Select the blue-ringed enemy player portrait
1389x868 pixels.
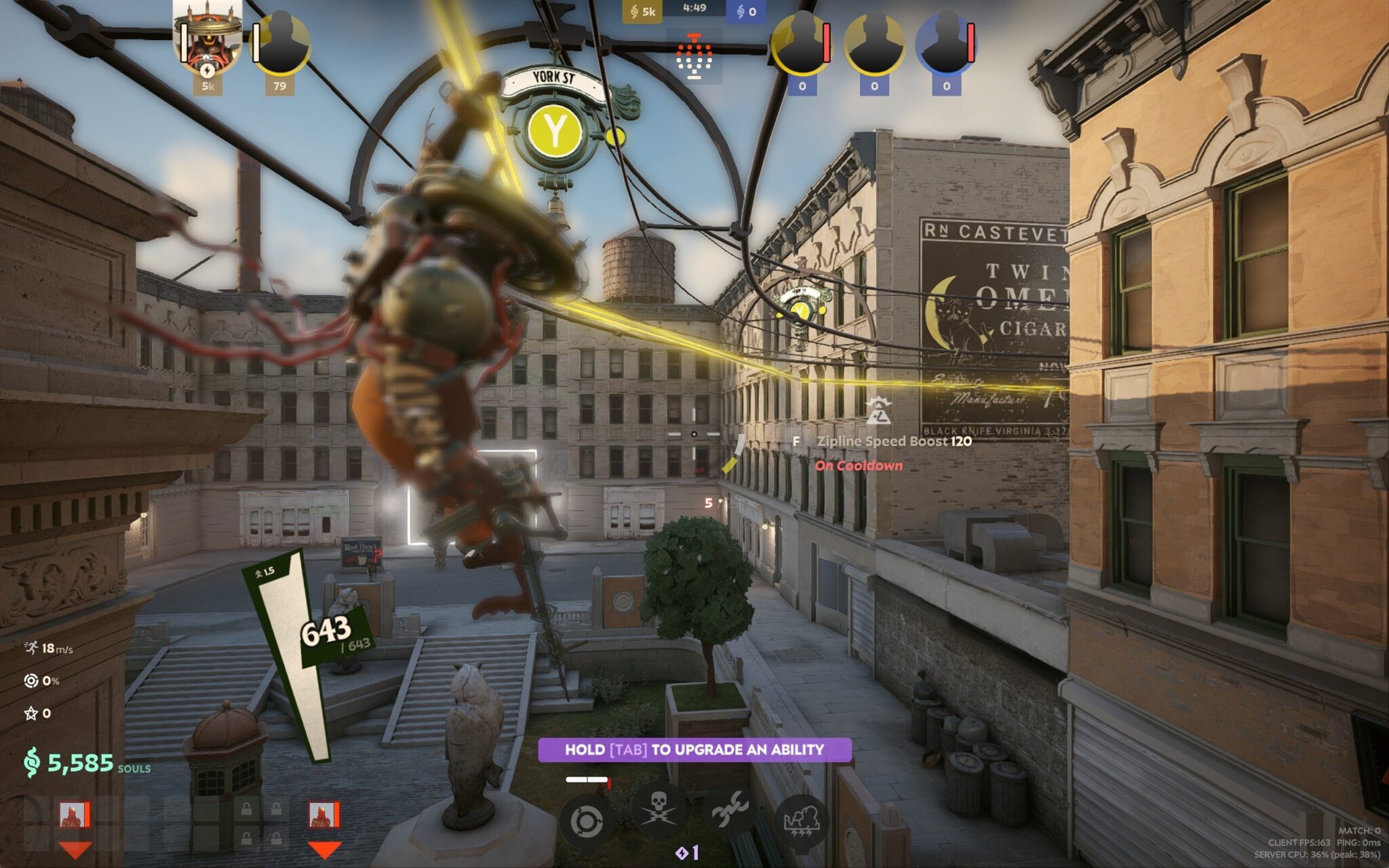coord(945,43)
